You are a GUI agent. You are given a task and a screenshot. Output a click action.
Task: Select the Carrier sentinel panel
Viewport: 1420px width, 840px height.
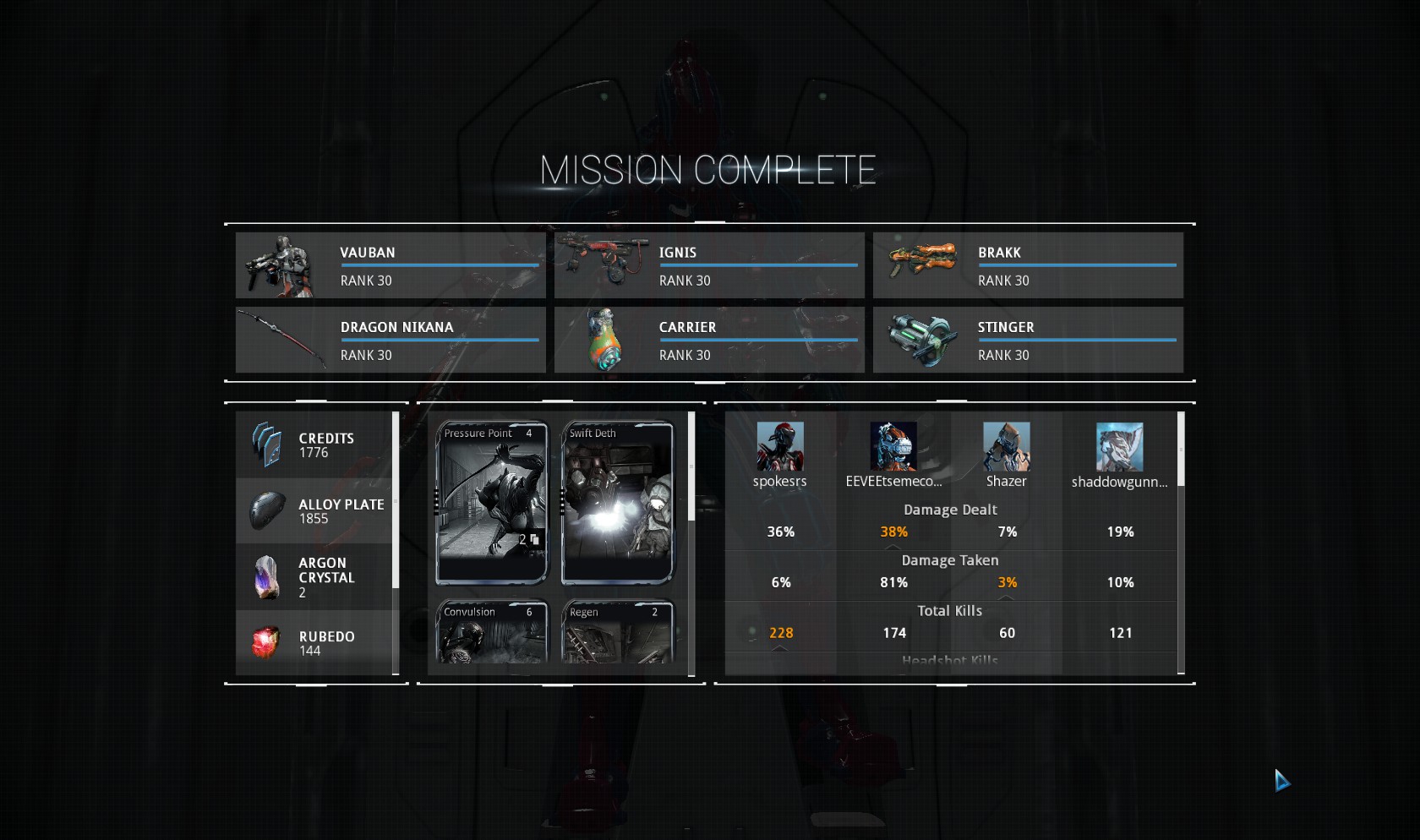pos(709,340)
